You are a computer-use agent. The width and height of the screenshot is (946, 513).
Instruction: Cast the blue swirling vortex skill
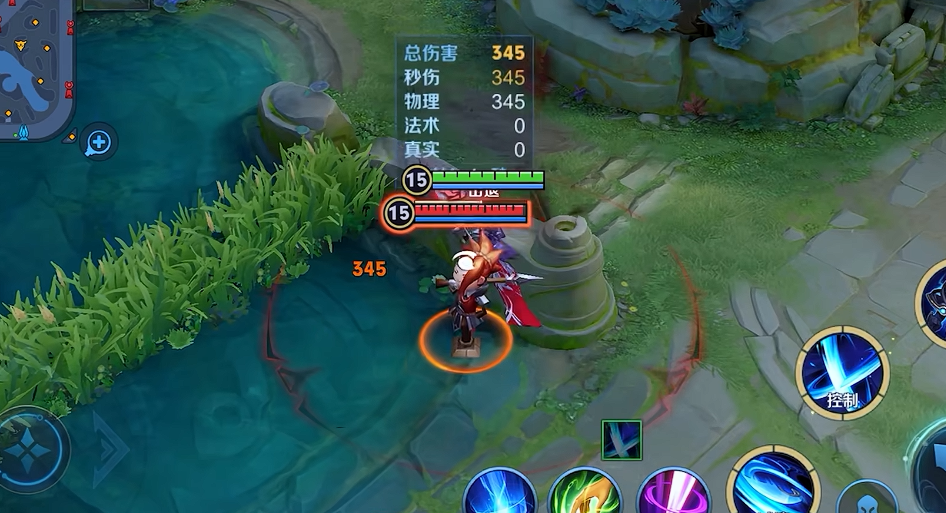772,483
